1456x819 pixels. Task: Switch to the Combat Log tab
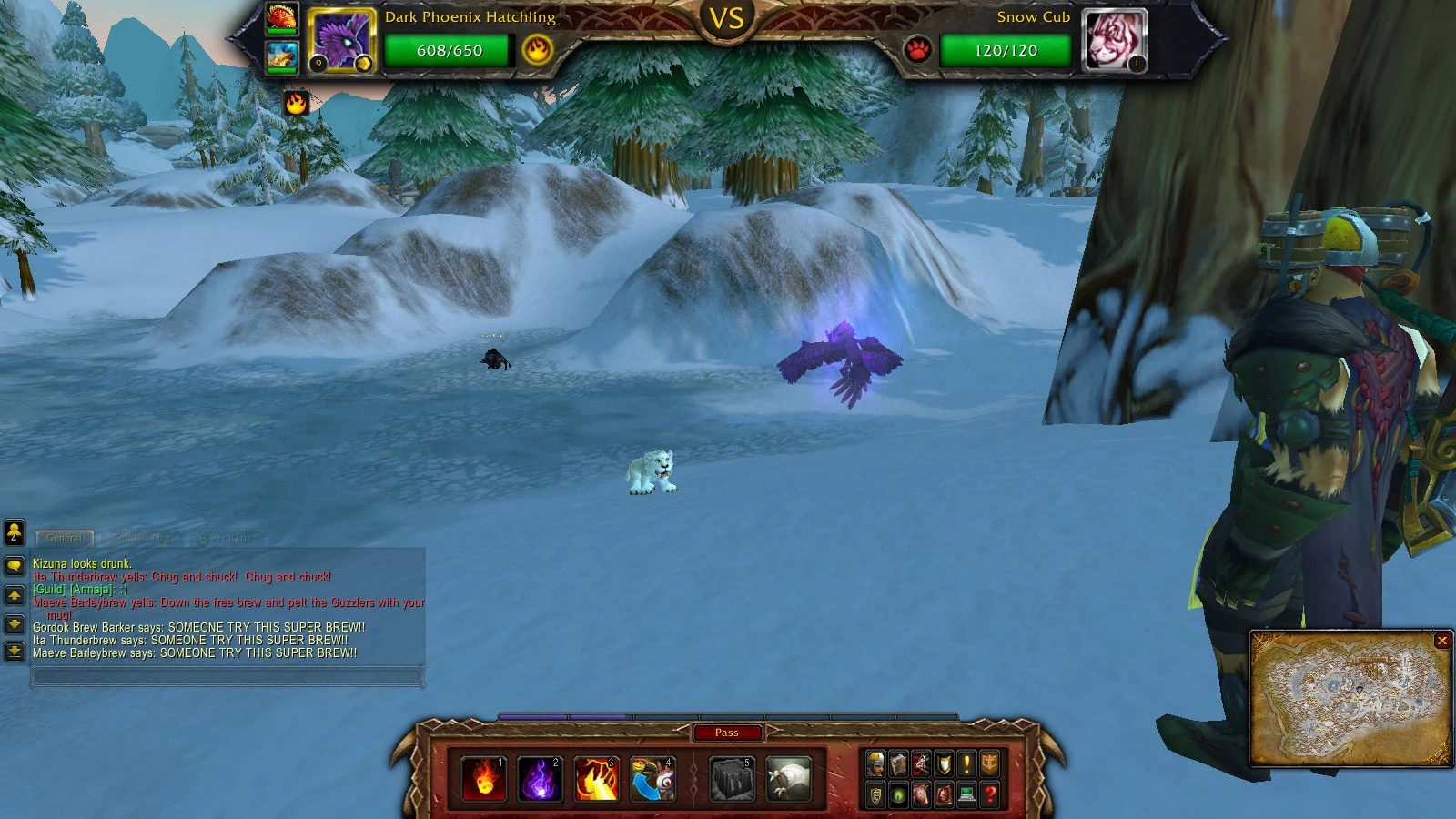pos(141,538)
